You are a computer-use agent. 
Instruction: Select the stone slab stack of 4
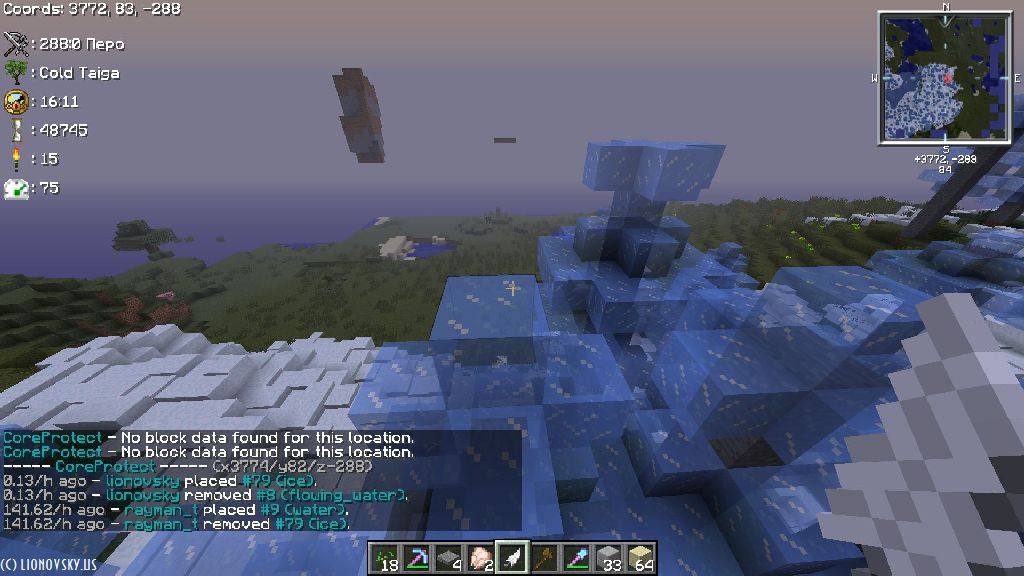[448, 558]
